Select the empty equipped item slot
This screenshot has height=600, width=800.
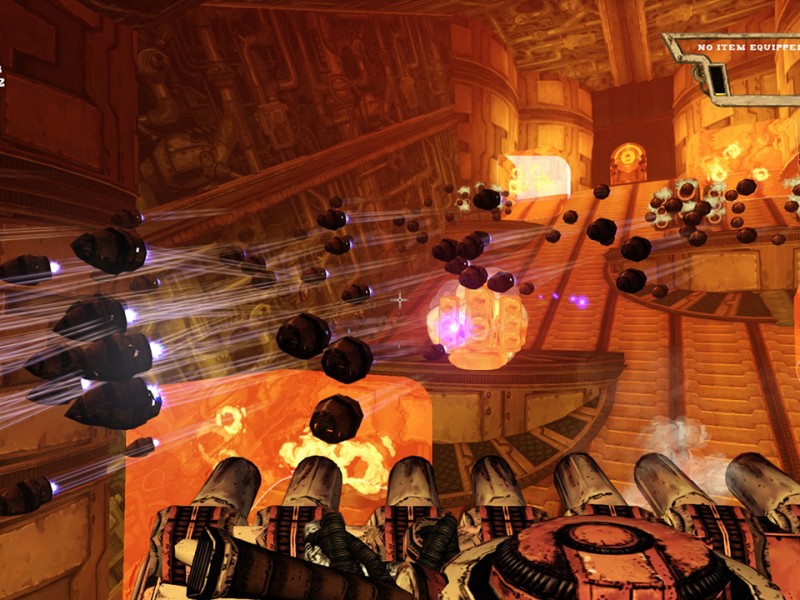click(x=758, y=76)
